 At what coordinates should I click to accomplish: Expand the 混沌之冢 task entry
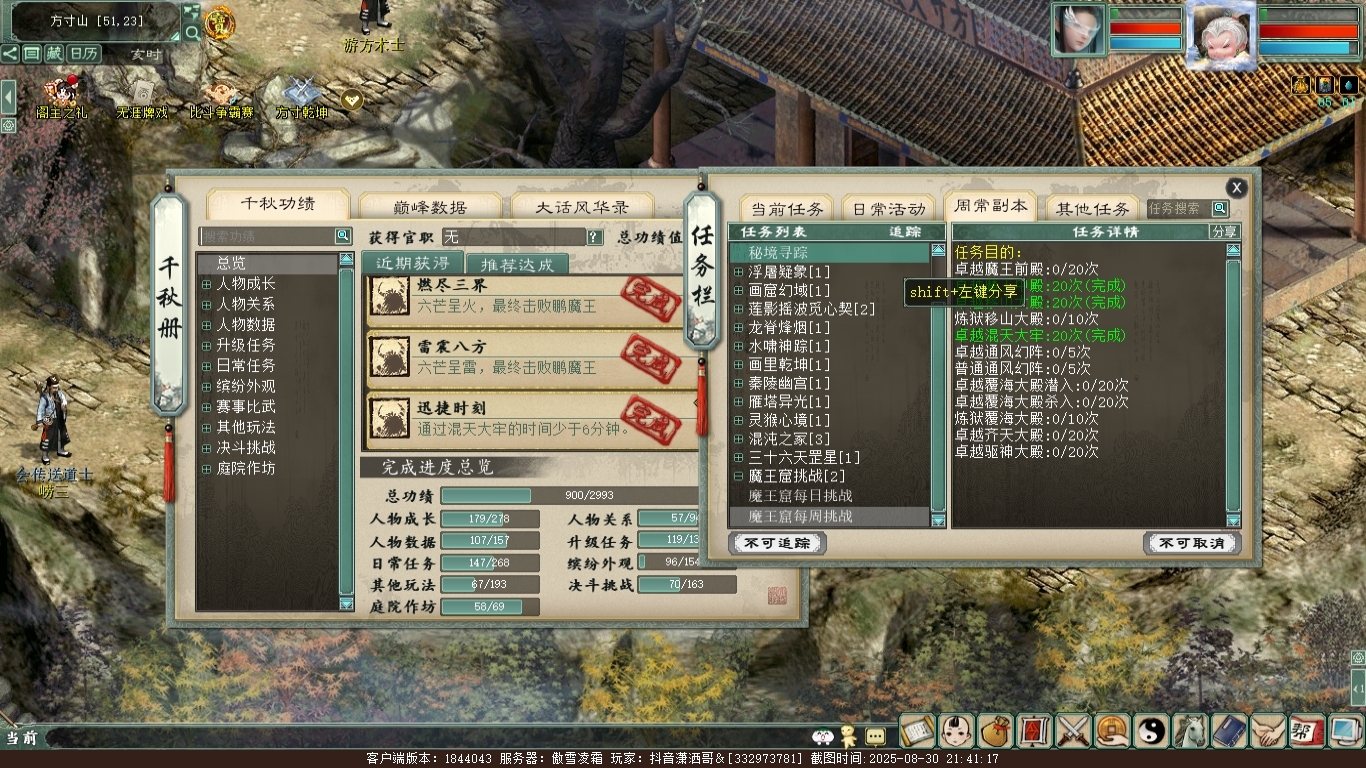[x=739, y=439]
